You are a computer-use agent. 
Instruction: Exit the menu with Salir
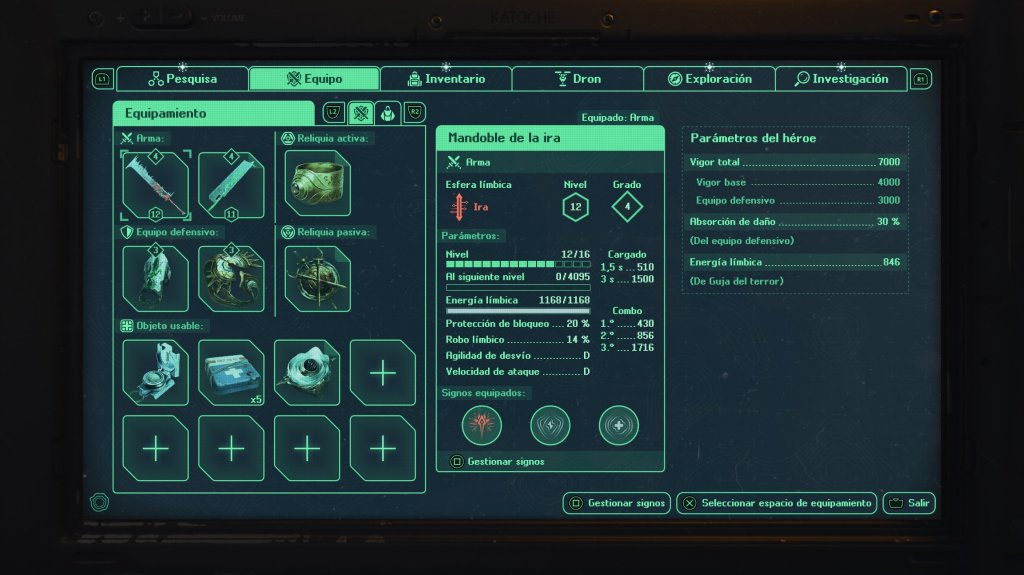[909, 503]
